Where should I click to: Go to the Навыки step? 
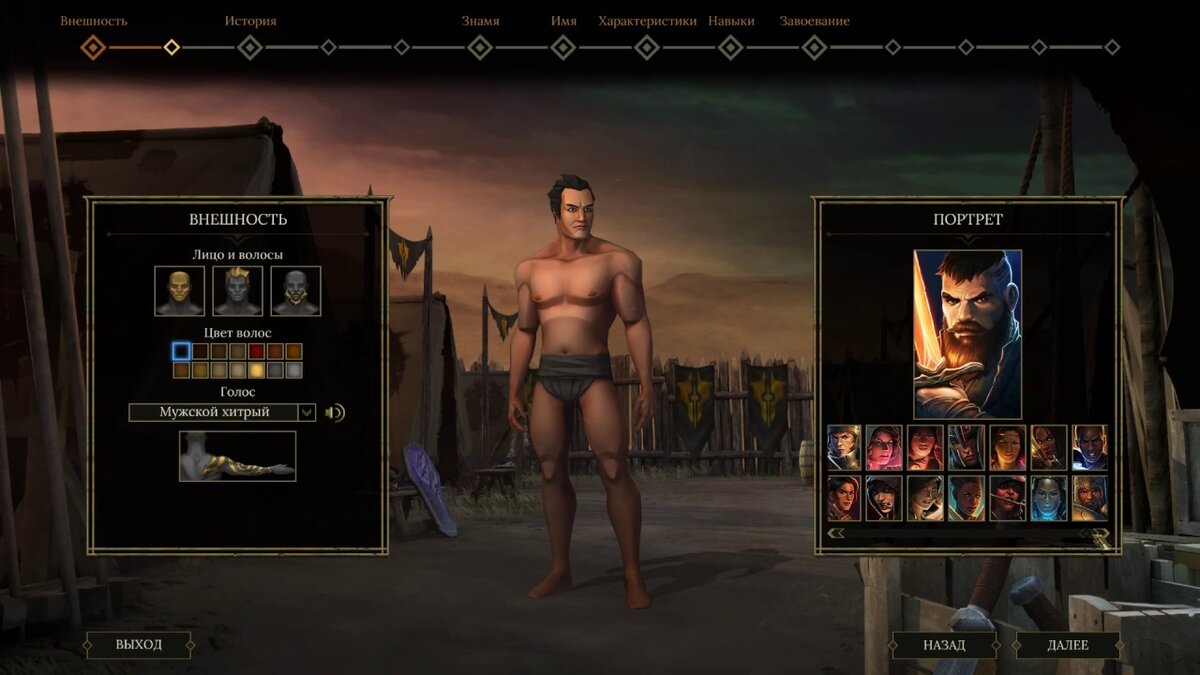(x=731, y=47)
